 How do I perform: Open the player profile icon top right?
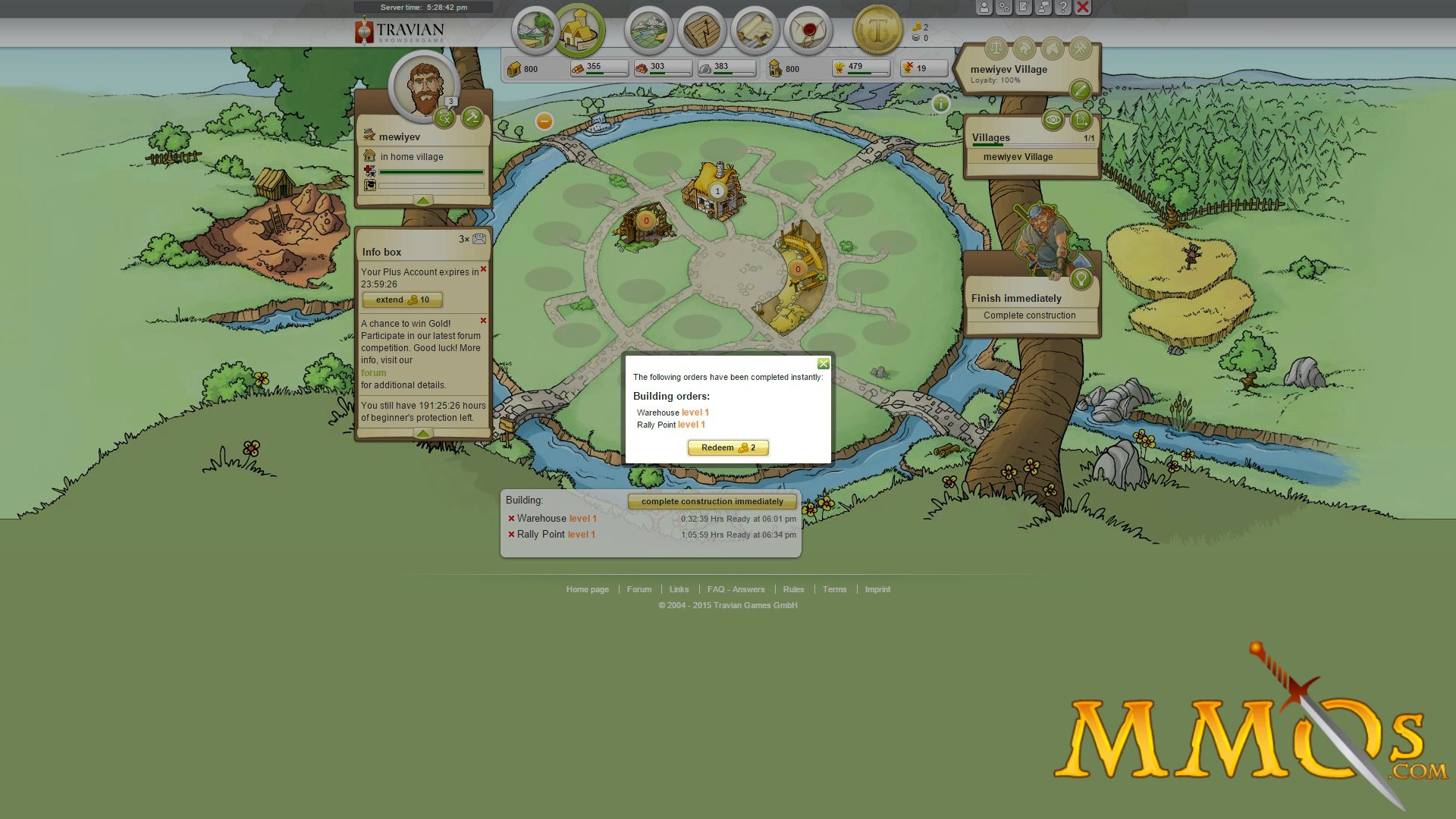[984, 7]
